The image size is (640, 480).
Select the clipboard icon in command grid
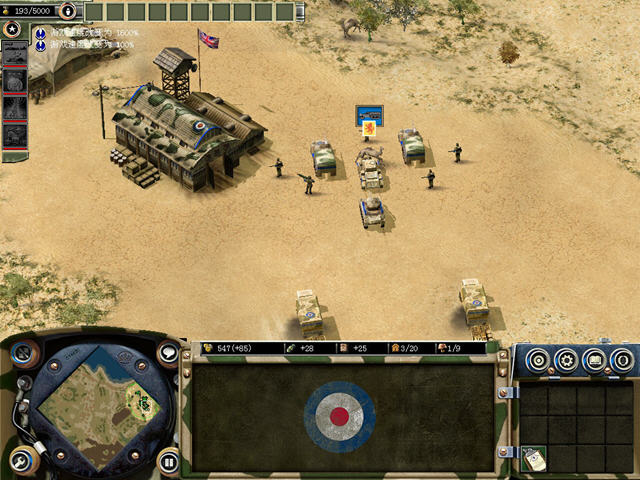534,458
